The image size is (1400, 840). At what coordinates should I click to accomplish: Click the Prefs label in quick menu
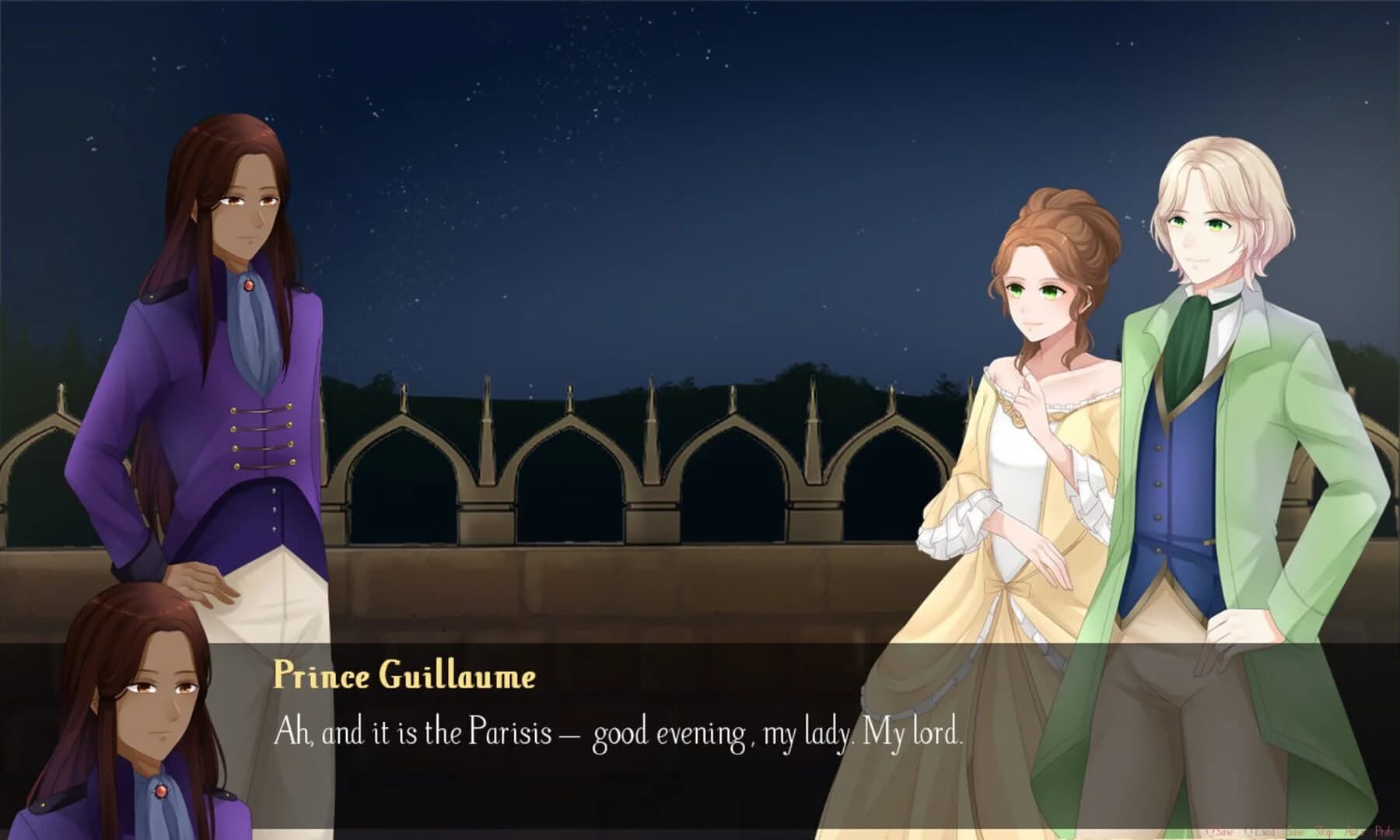(1385, 831)
